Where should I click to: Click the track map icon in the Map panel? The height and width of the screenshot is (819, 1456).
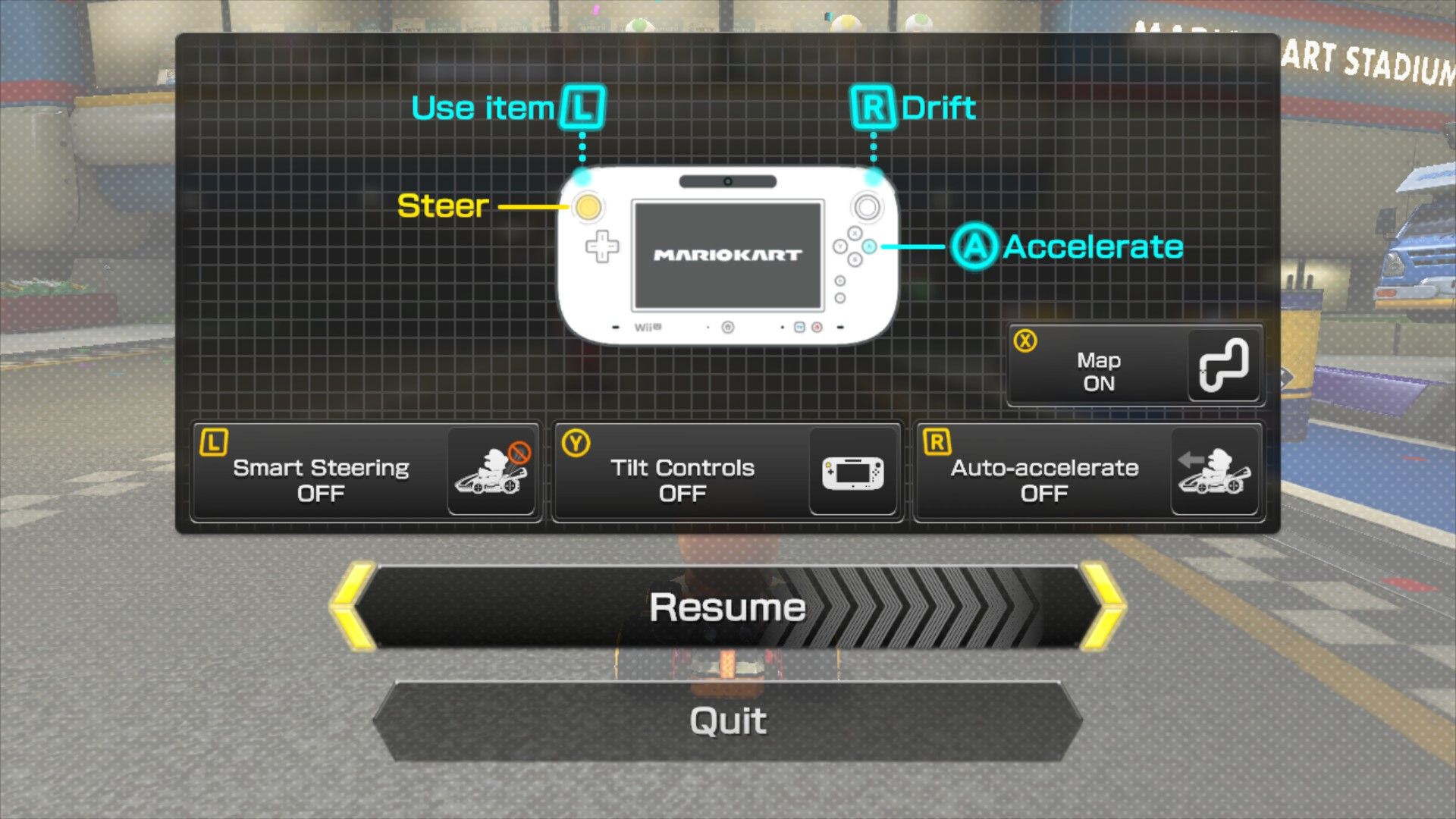(x=1223, y=366)
